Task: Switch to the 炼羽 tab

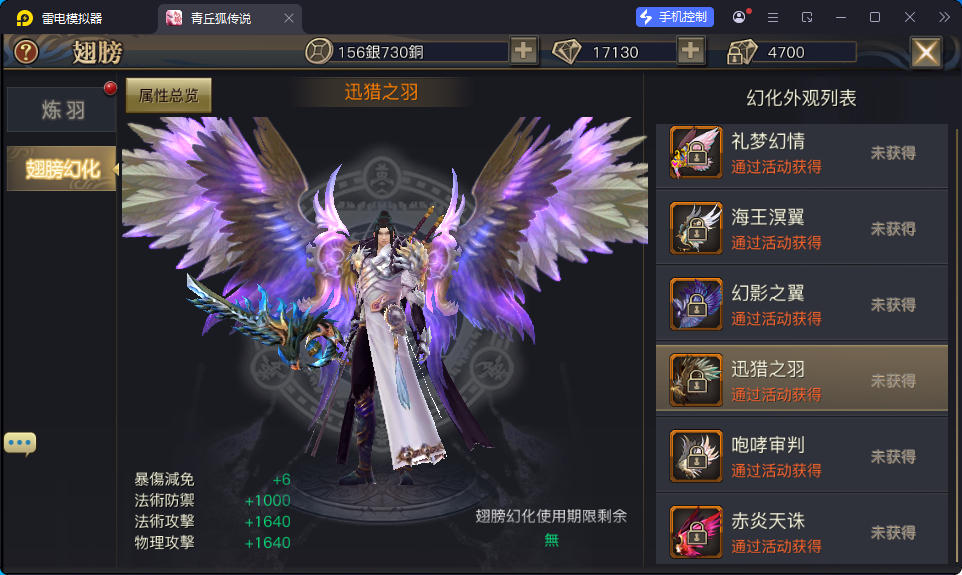Action: (62, 110)
